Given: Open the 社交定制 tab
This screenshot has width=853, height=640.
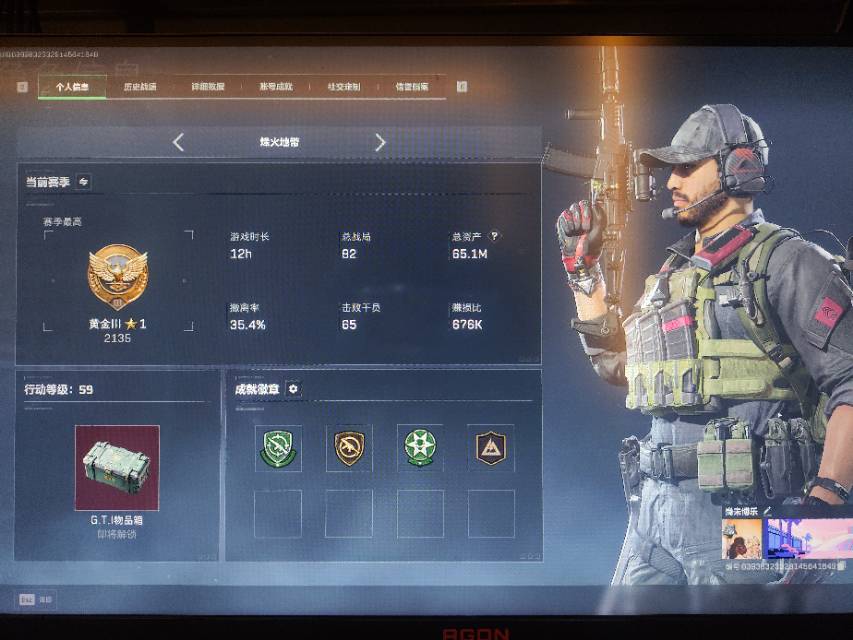Looking at the screenshot, I should [x=344, y=87].
